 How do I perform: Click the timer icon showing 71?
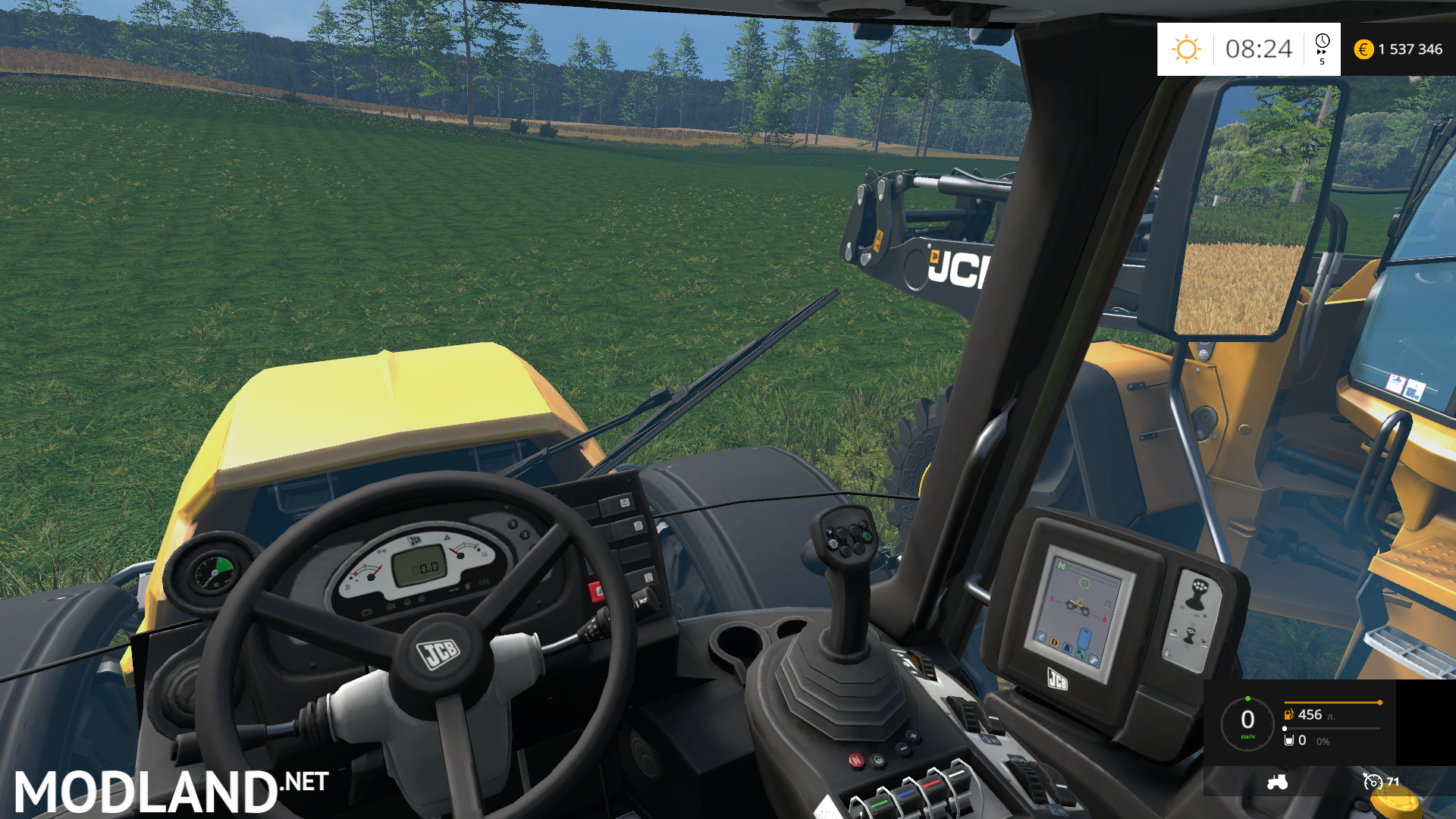[x=1372, y=782]
